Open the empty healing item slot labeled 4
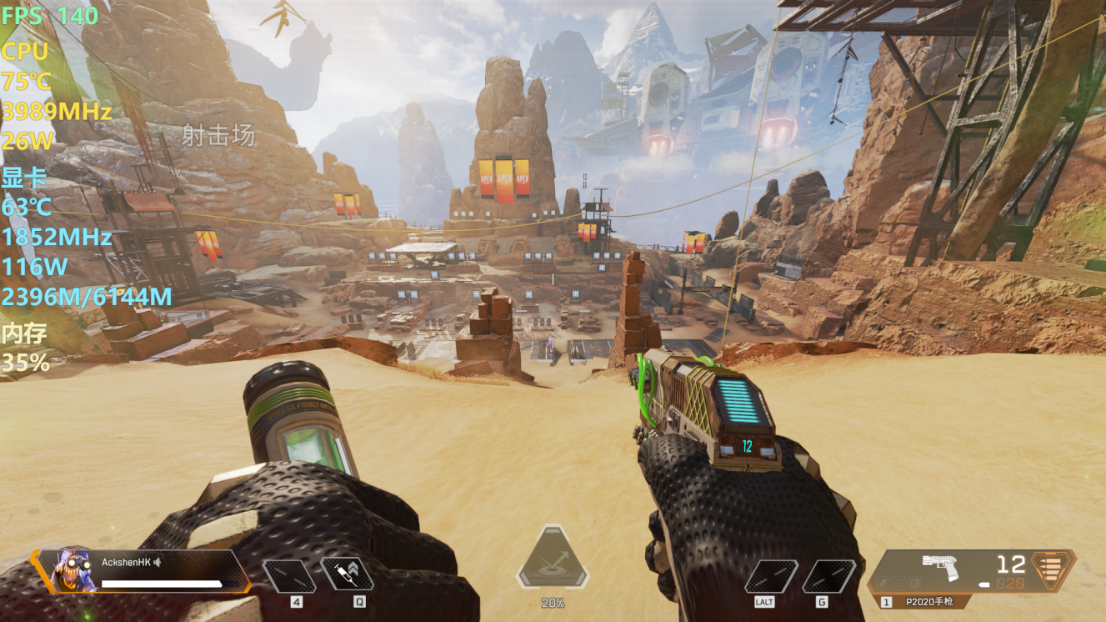This screenshot has height=622, width=1106. point(289,575)
